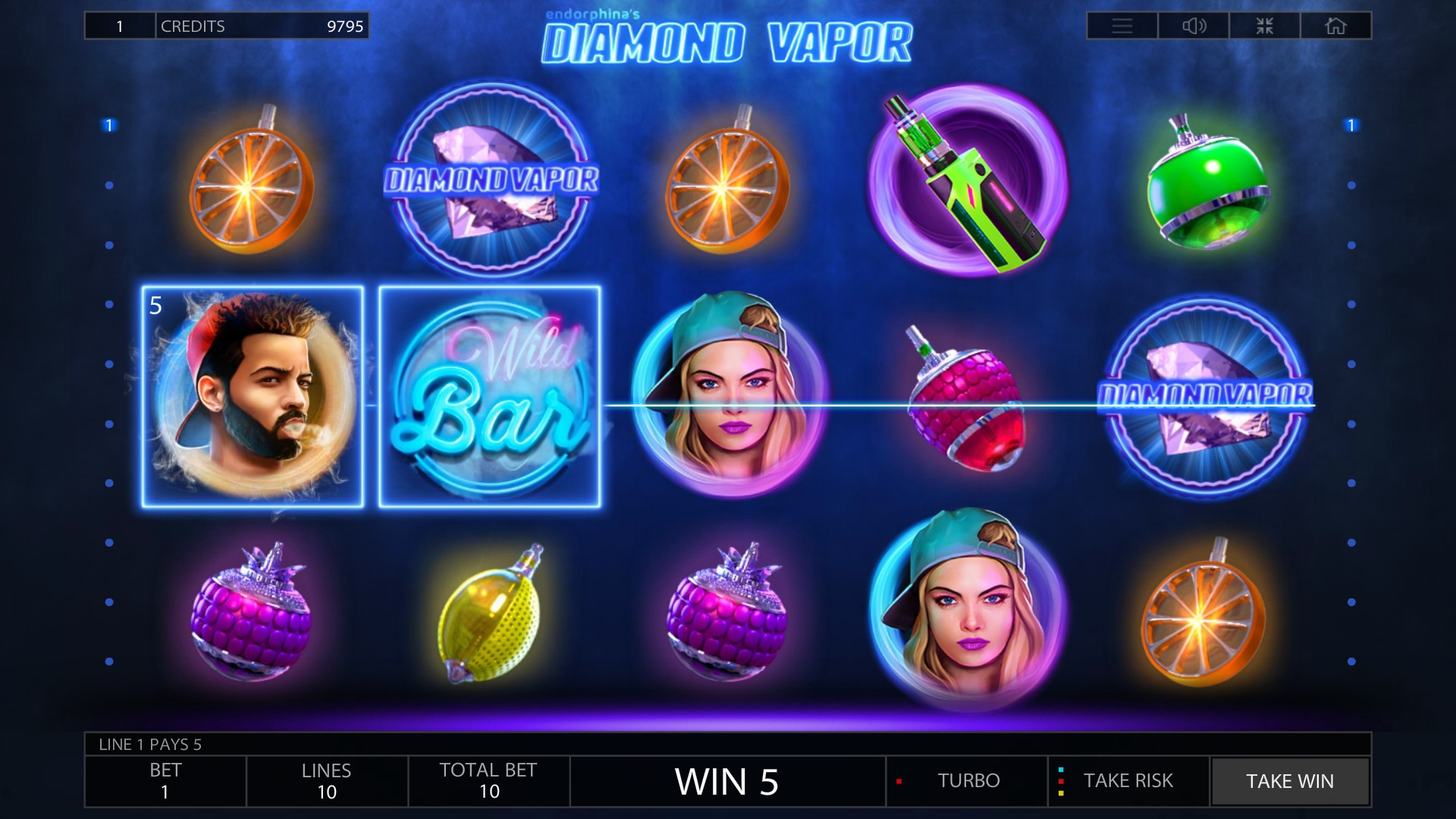Exit fullscreen with the collapse arrows icon
The height and width of the screenshot is (819, 1456).
(1264, 26)
